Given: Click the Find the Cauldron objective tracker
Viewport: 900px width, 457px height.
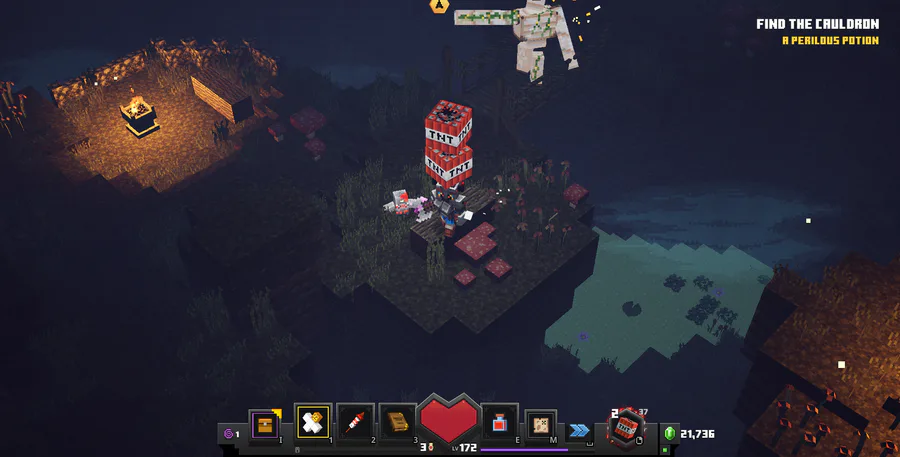Looking at the screenshot, I should click(x=817, y=24).
